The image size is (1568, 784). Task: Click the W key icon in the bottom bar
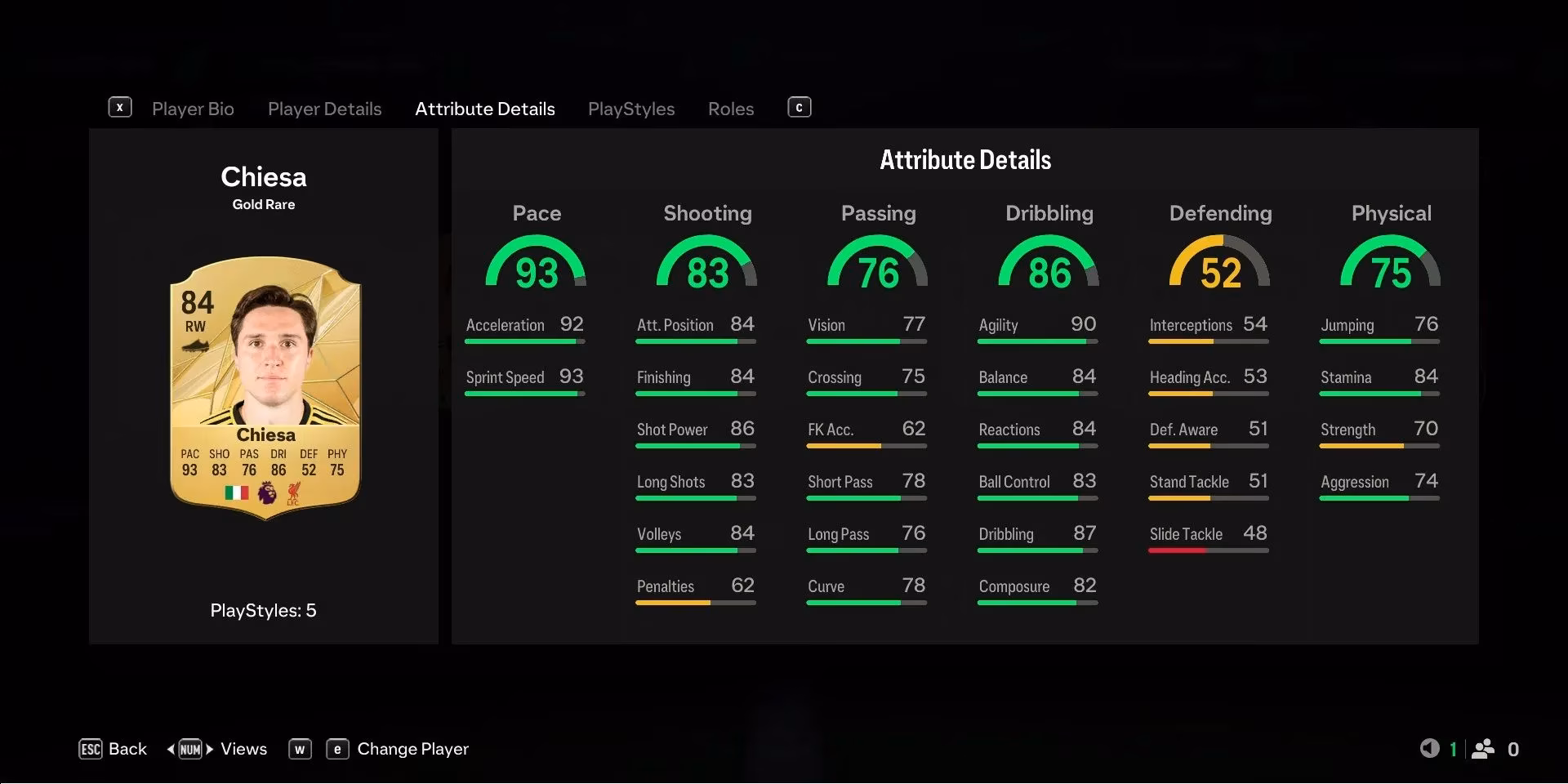click(300, 749)
